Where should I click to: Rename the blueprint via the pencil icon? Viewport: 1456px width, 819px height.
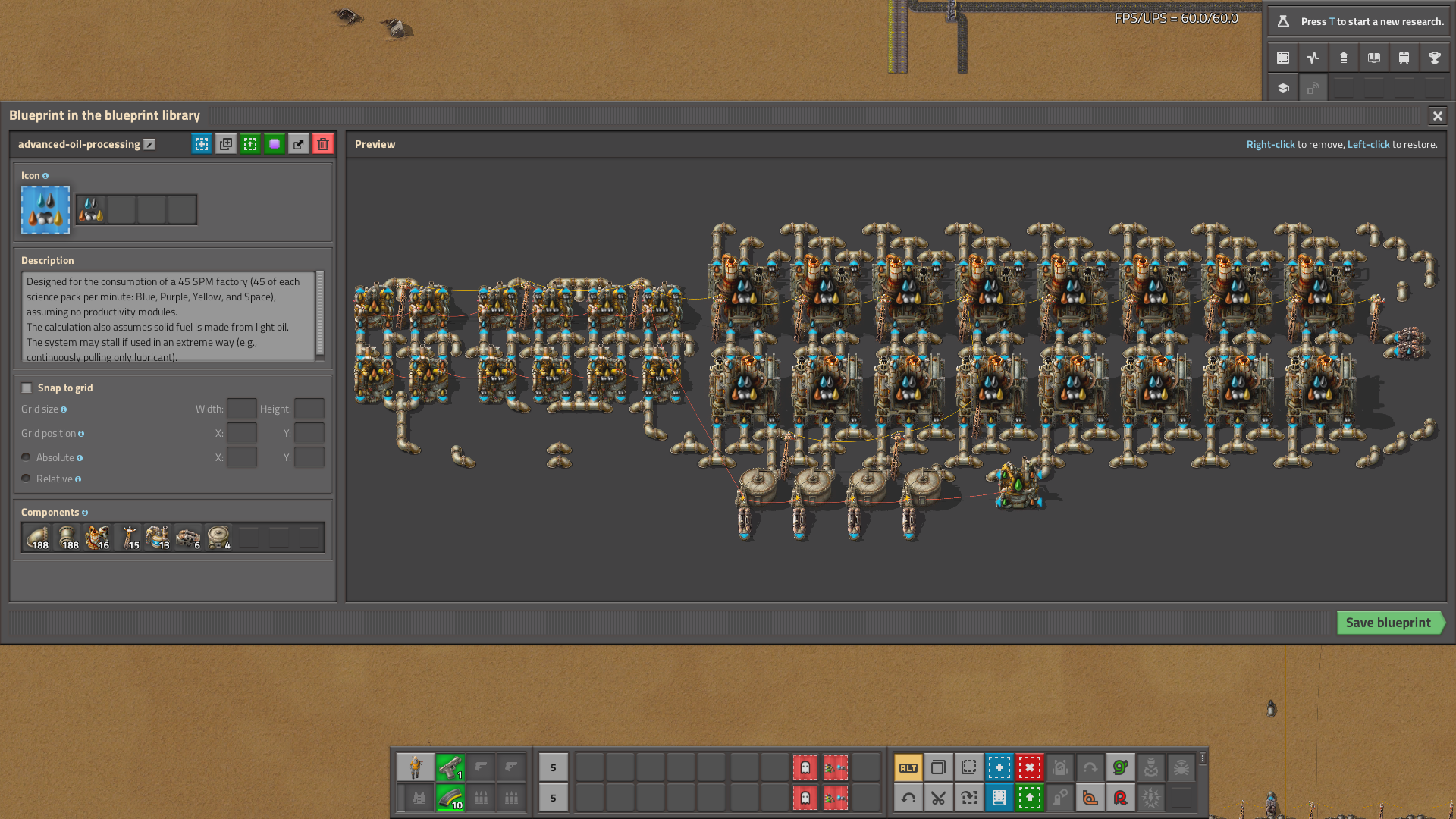pos(149,143)
